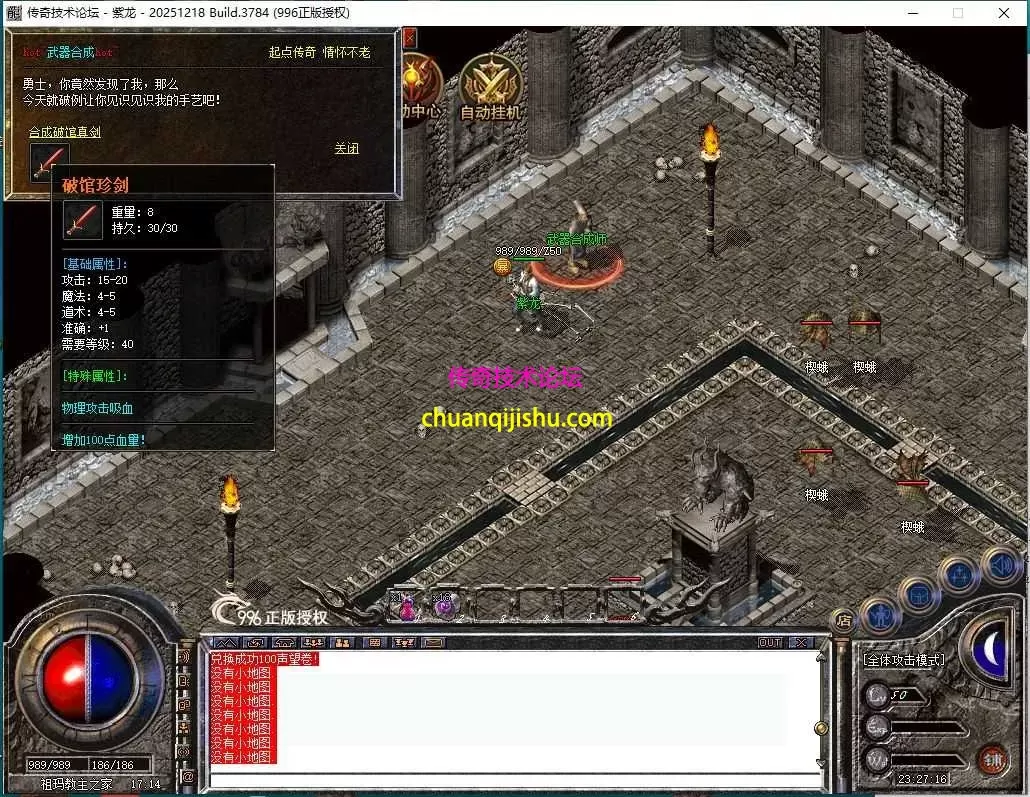Image resolution: width=1030 pixels, height=797 pixels.
Task: Click the round red 铺 stall button
Action: (991, 761)
